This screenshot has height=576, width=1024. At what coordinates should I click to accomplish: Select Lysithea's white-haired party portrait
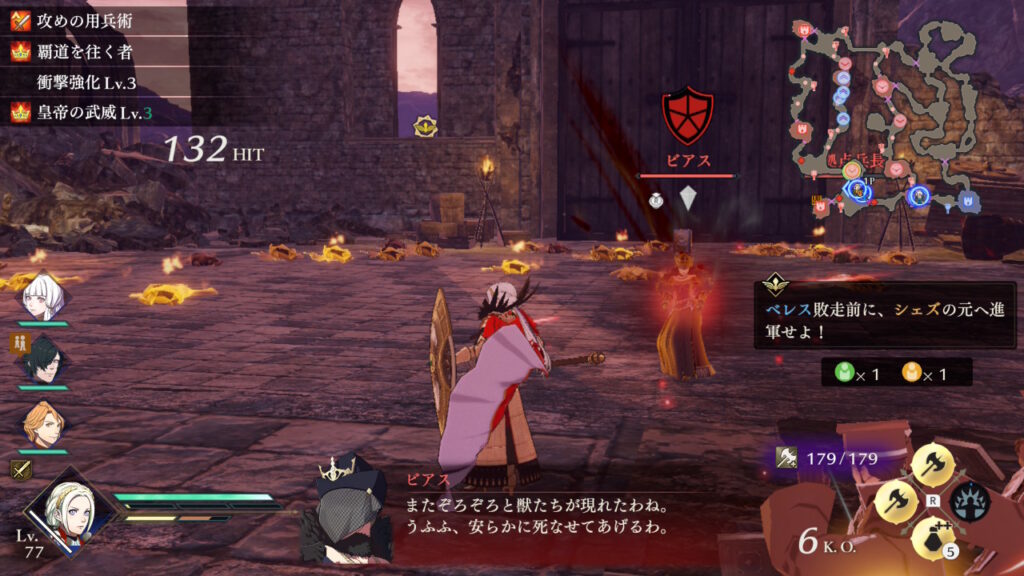(42, 296)
